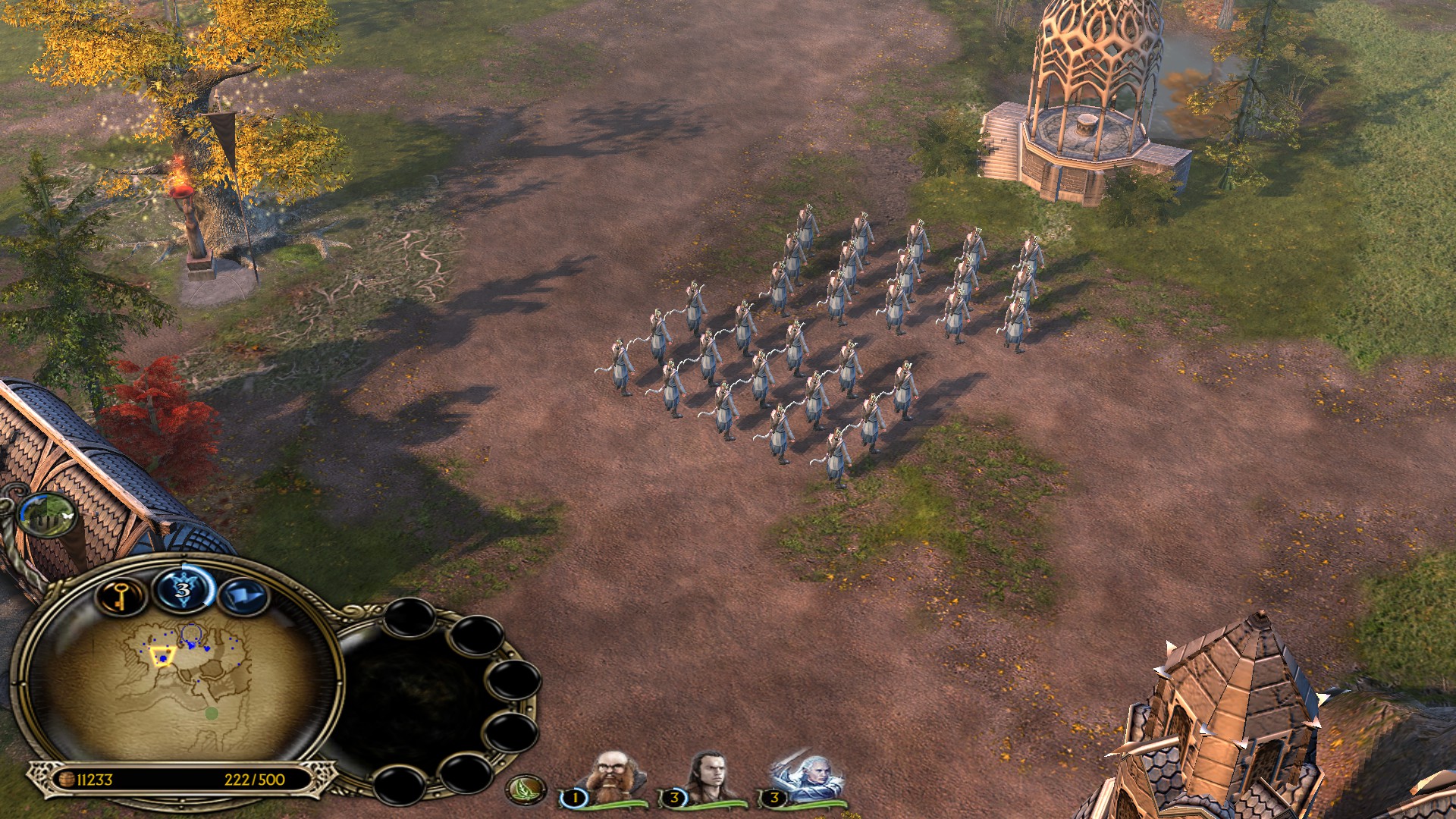Activate the blue flag beacon button
Viewport: 1456px width, 819px height.
(243, 596)
